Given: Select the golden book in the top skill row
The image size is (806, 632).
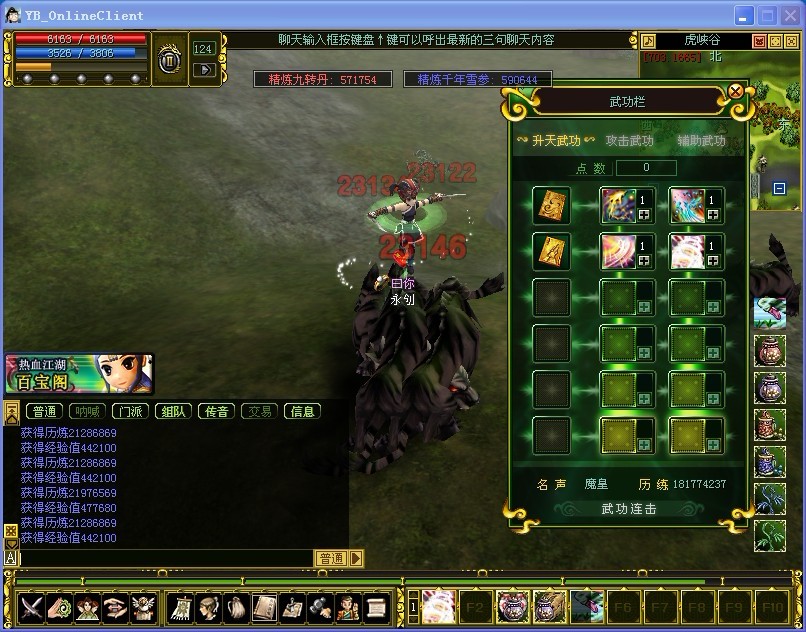Looking at the screenshot, I should pyautogui.click(x=551, y=205).
